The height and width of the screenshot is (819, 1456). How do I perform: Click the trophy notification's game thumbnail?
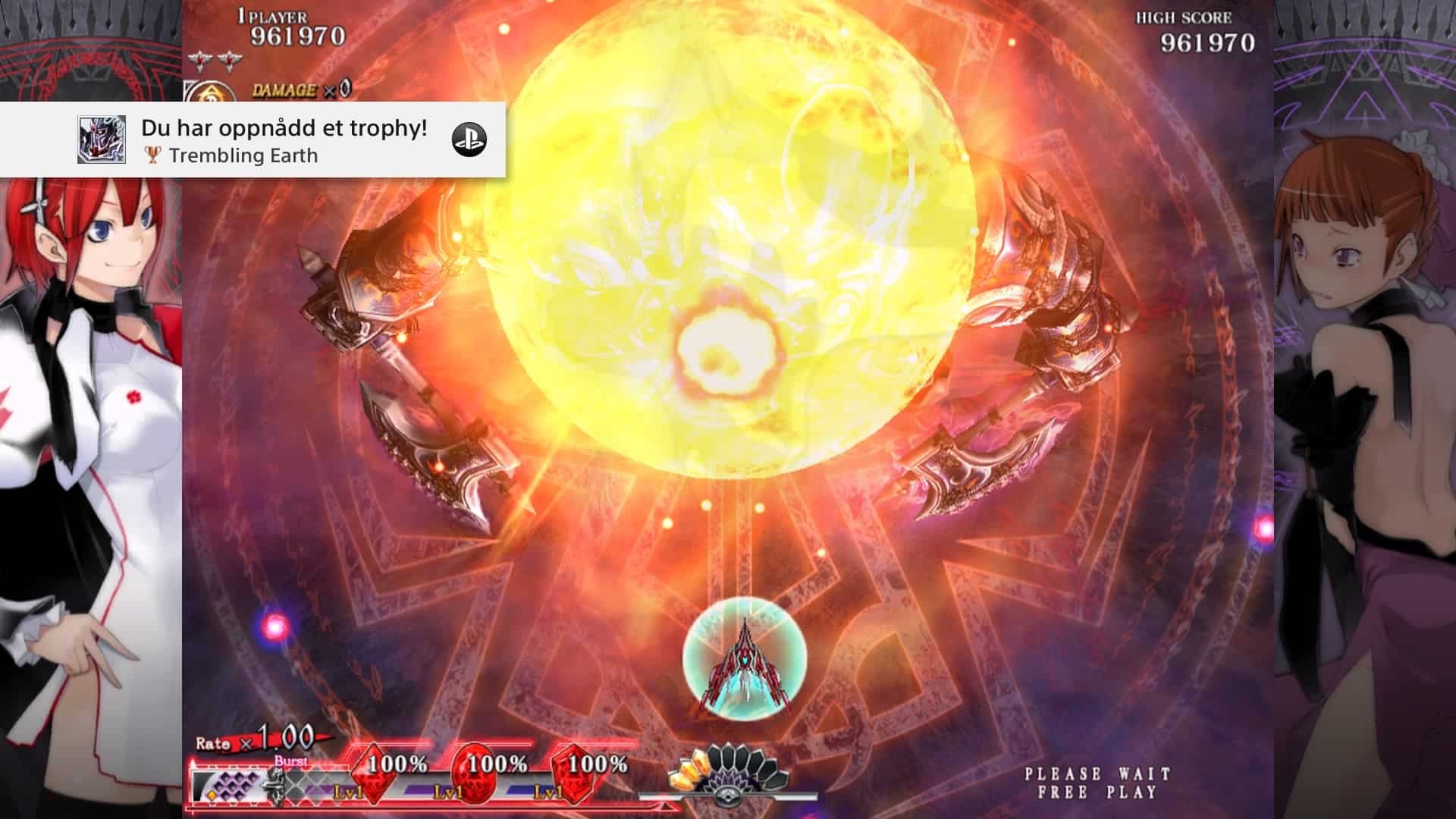(x=102, y=140)
